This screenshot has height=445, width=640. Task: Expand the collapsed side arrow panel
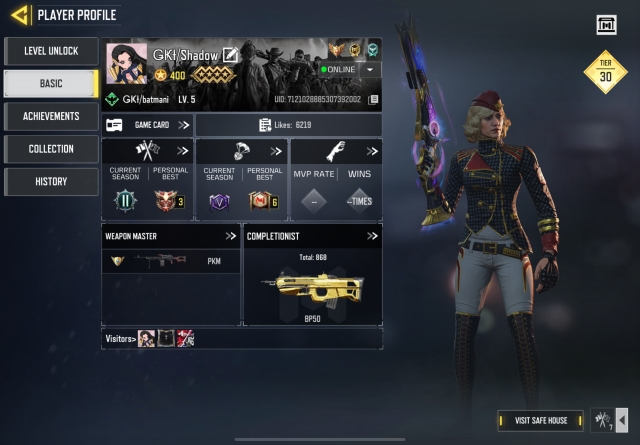[623, 420]
